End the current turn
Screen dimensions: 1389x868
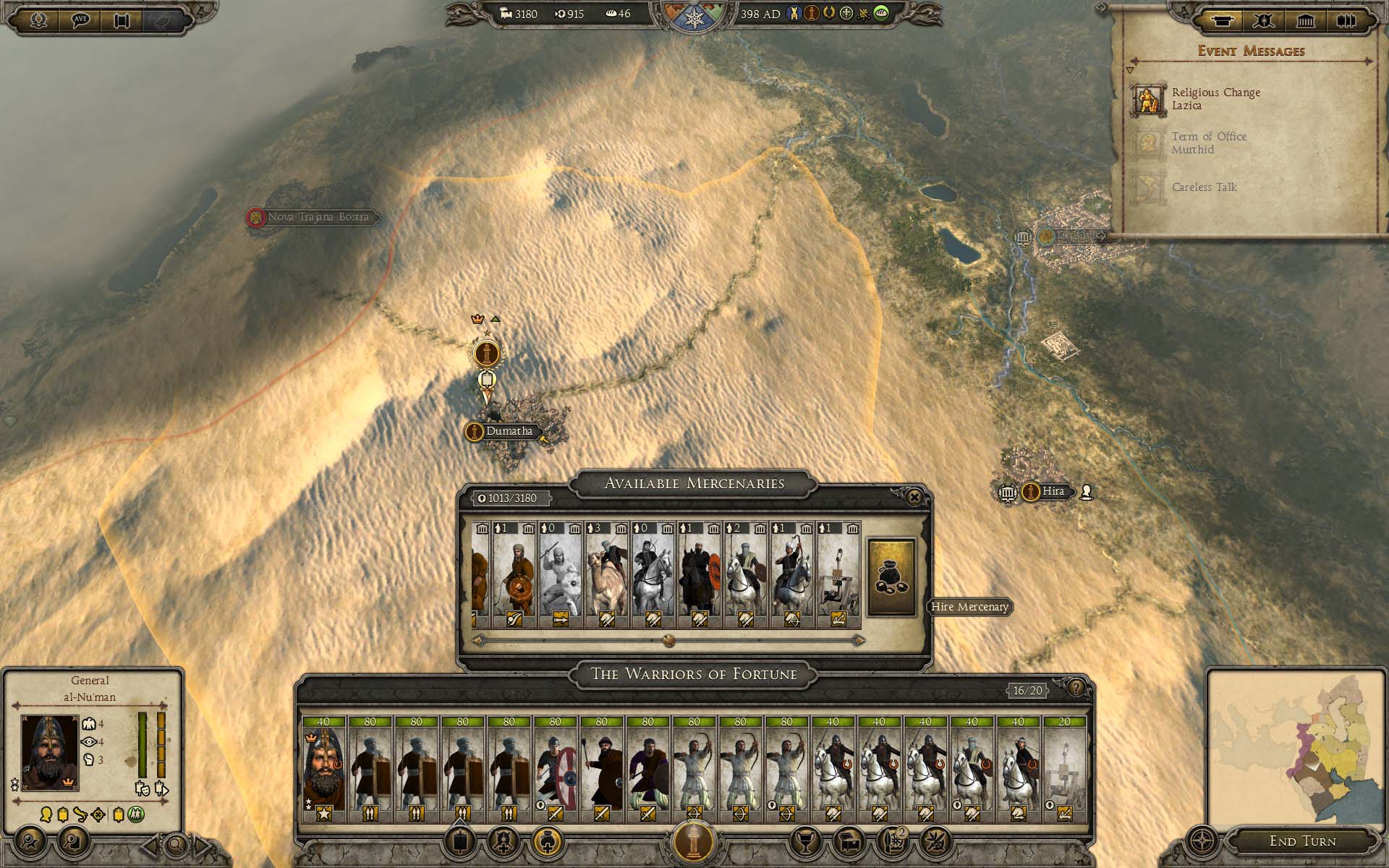tap(1302, 841)
